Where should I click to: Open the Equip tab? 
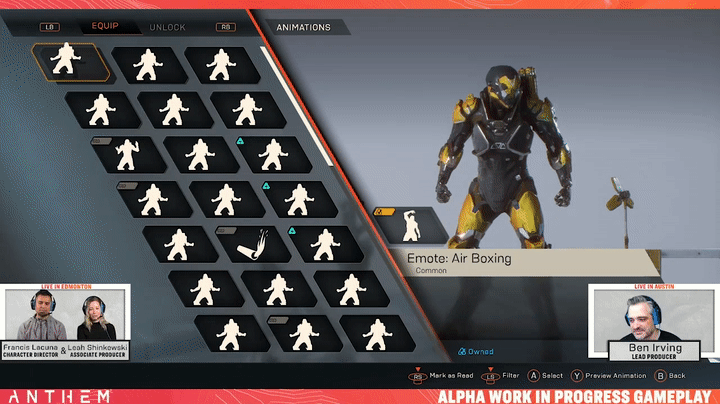[x=105, y=27]
